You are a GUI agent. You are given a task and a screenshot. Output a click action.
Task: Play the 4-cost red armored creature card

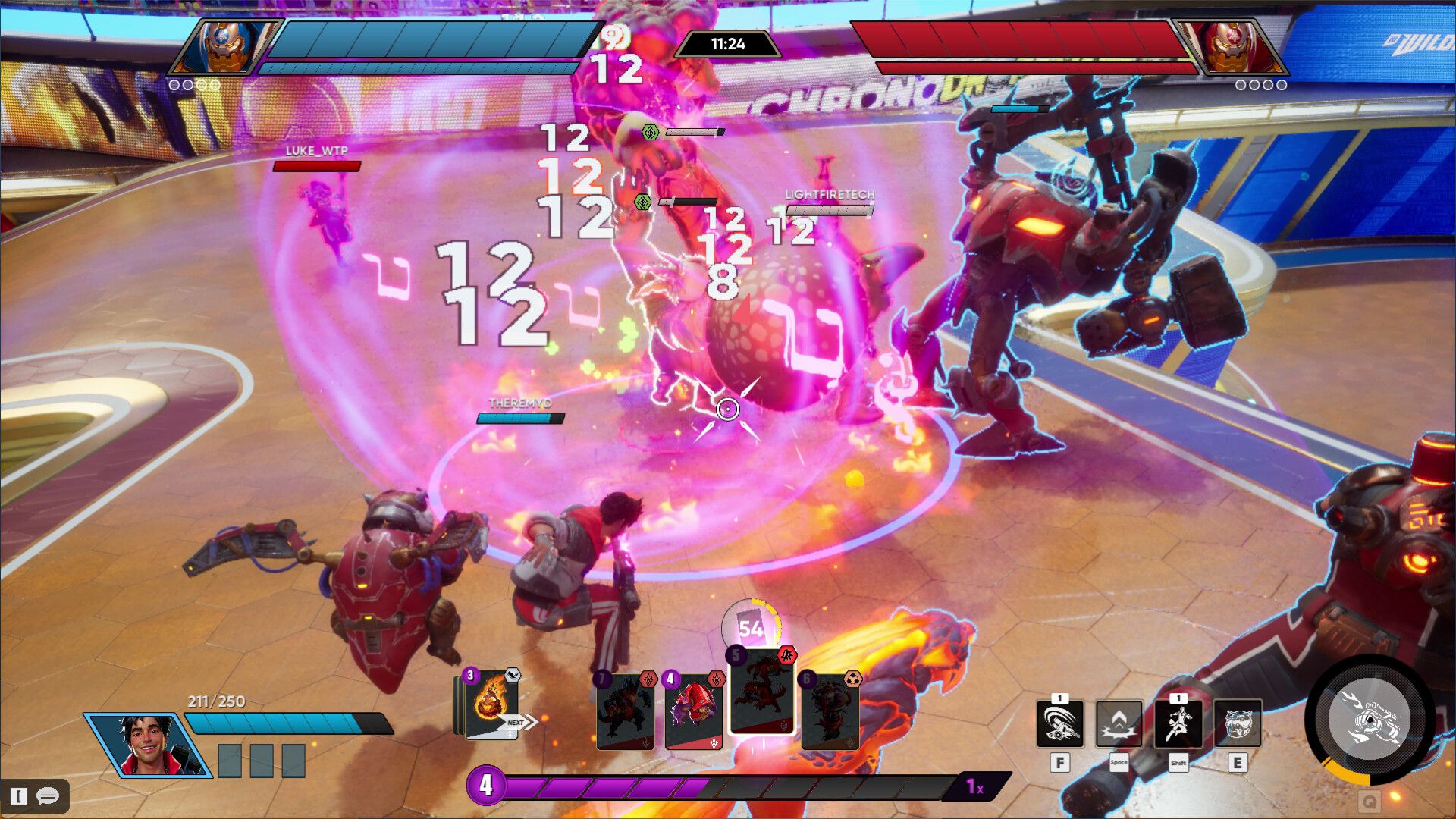[694, 711]
